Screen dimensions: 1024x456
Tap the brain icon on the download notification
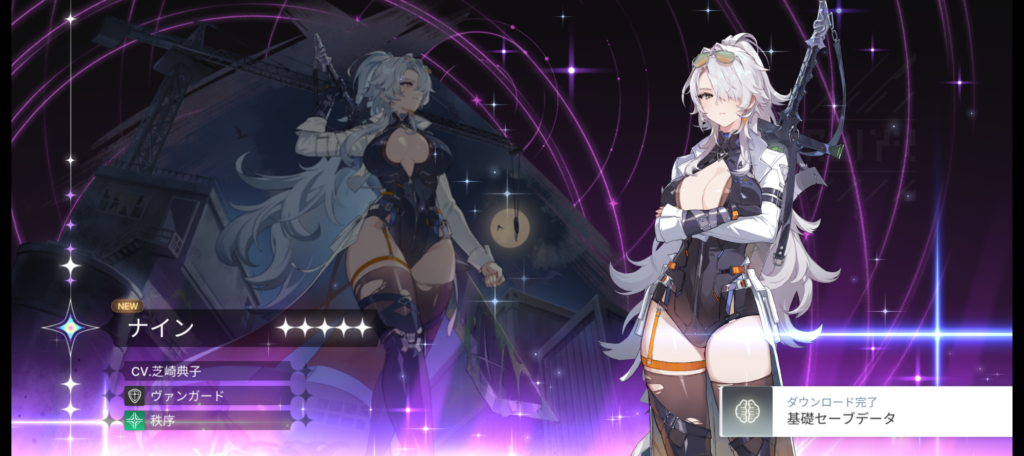tap(746, 411)
